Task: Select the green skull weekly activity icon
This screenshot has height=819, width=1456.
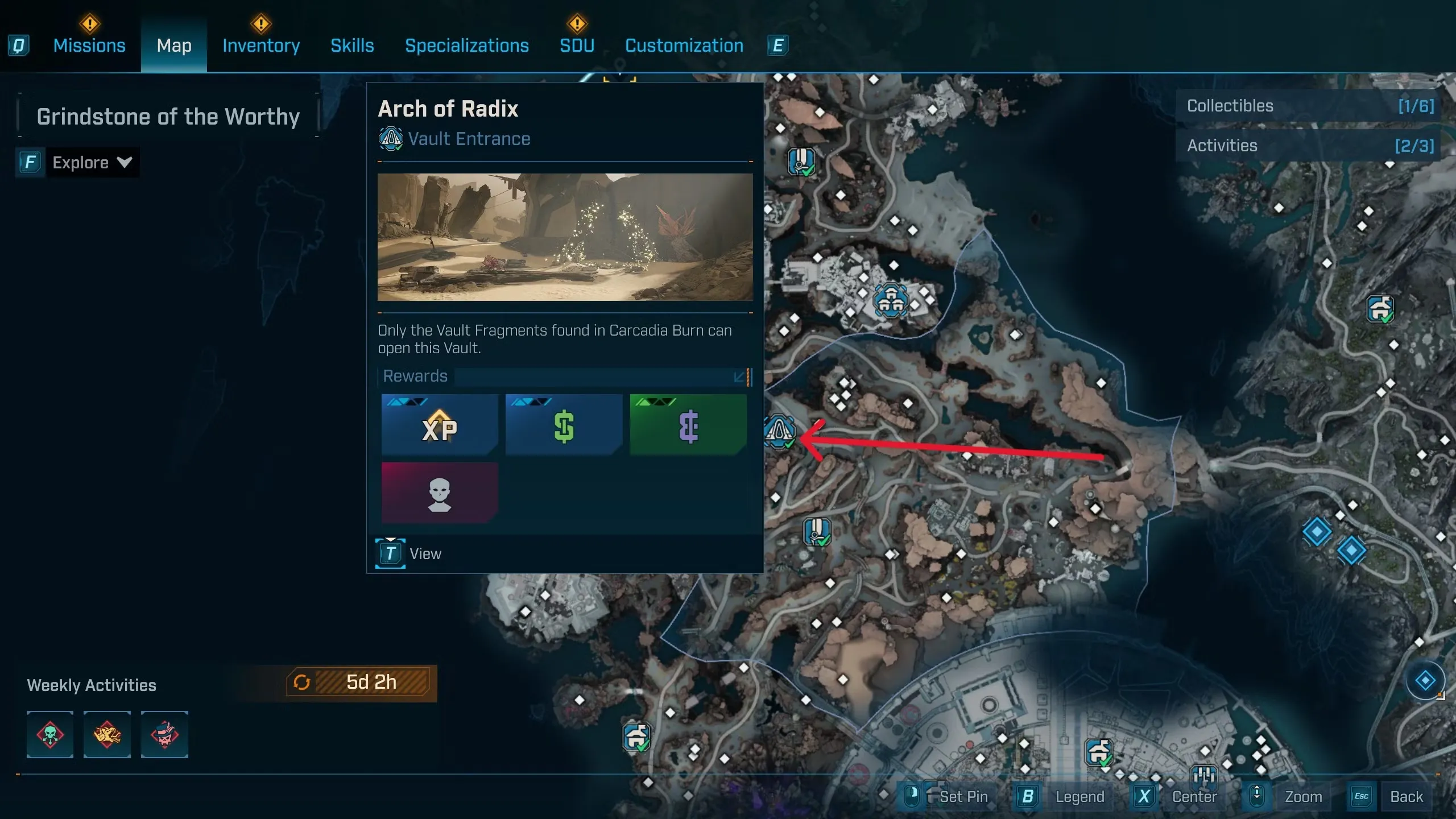Action: pyautogui.click(x=50, y=734)
